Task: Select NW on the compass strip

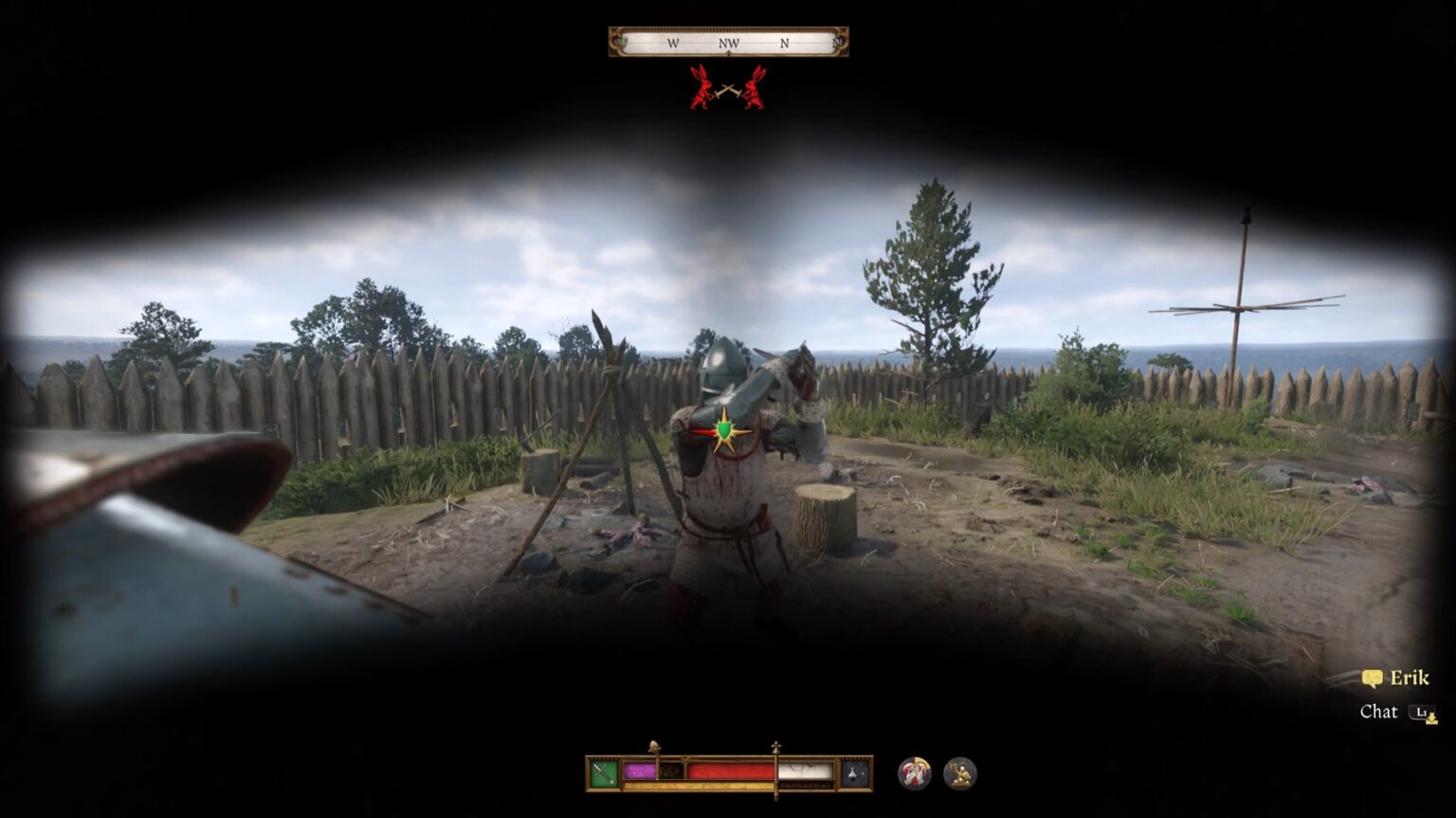Action: point(727,44)
